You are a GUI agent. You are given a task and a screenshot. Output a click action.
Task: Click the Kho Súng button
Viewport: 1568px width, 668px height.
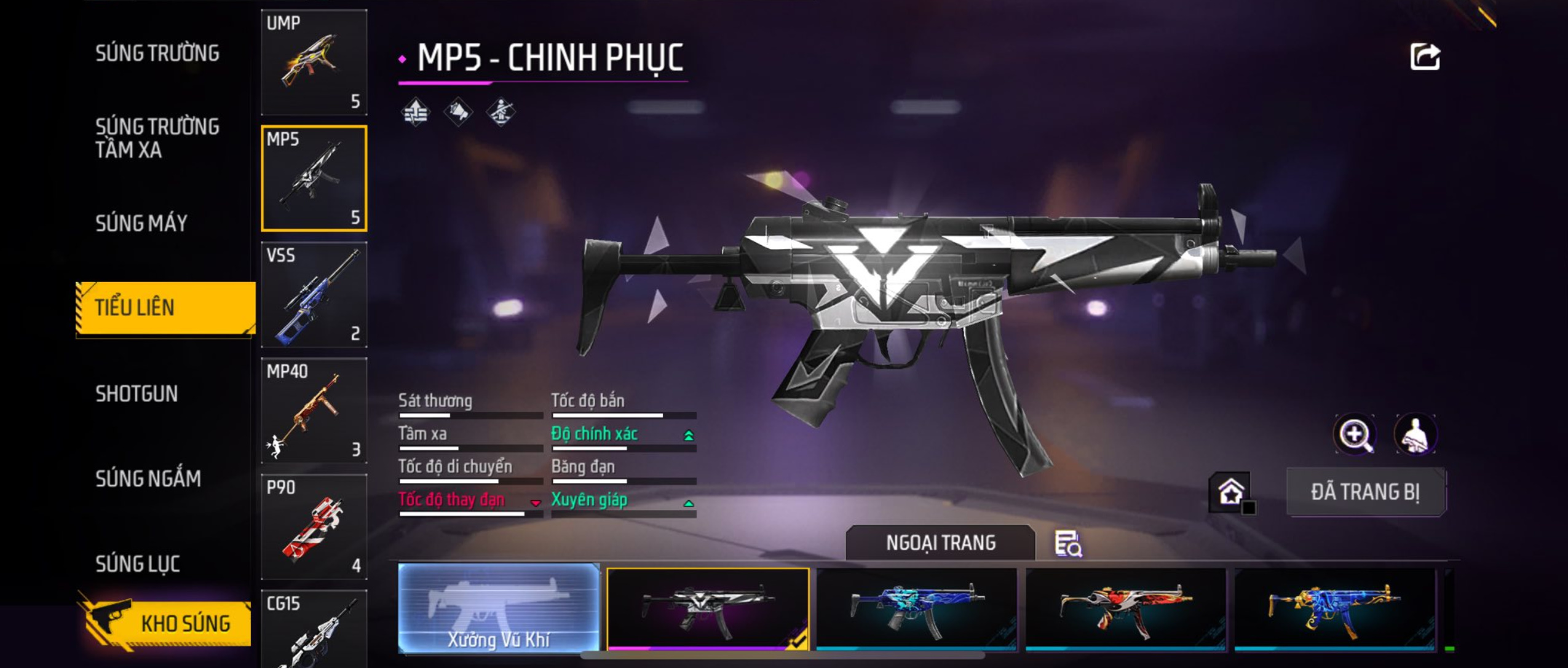(166, 623)
